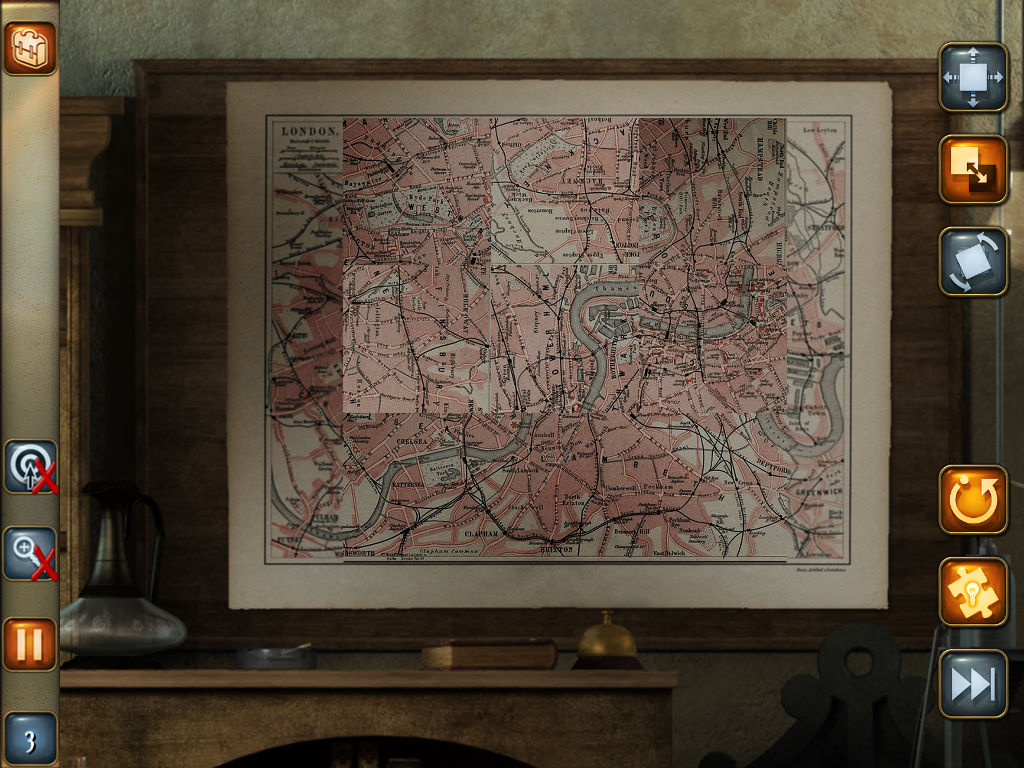Viewport: 1024px width, 768px height.
Task: Choose the rotate piece tool
Action: pos(972,261)
